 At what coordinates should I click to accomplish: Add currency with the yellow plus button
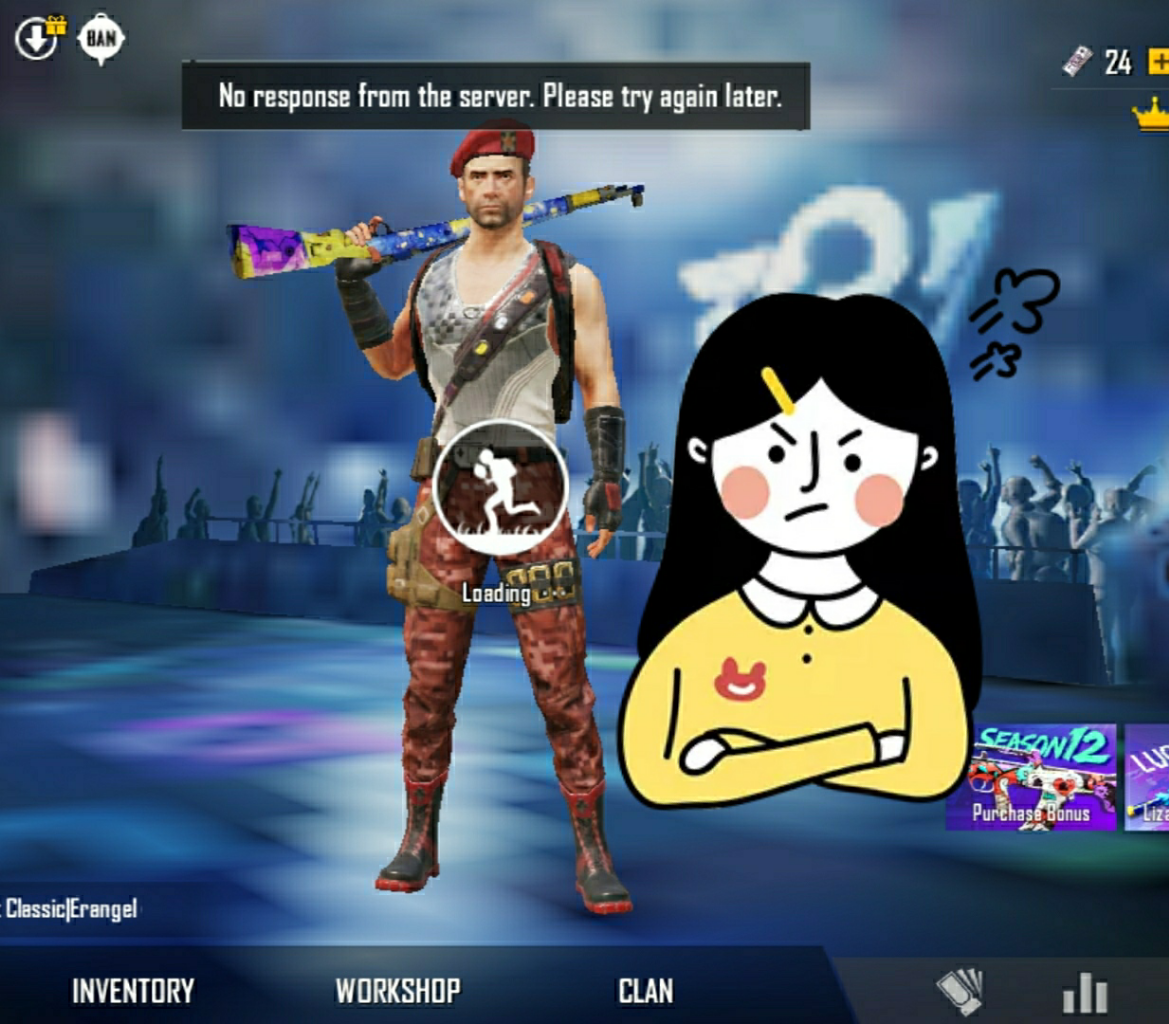coord(1157,62)
